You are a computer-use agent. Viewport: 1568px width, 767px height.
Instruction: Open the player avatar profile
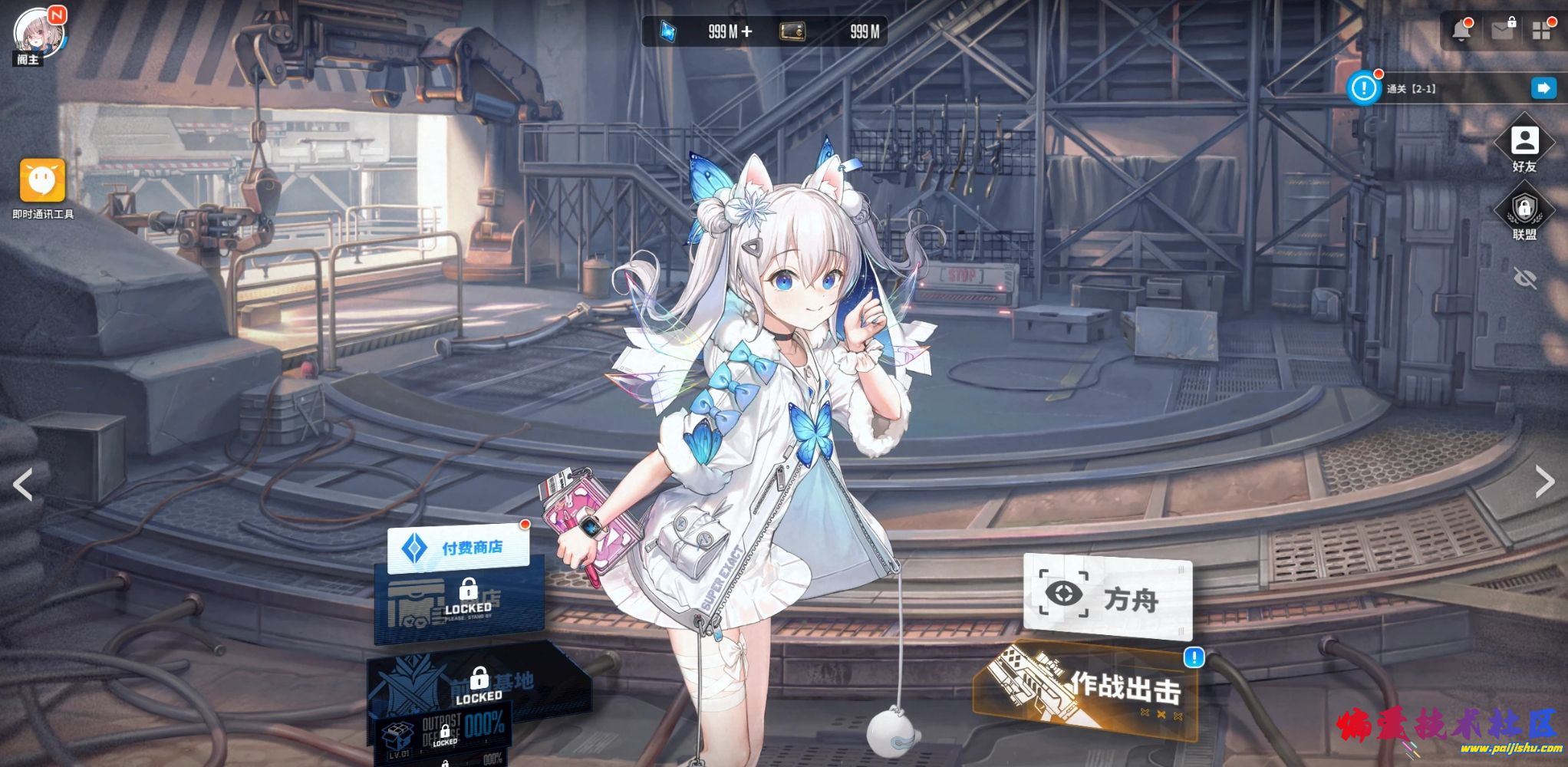(x=38, y=34)
